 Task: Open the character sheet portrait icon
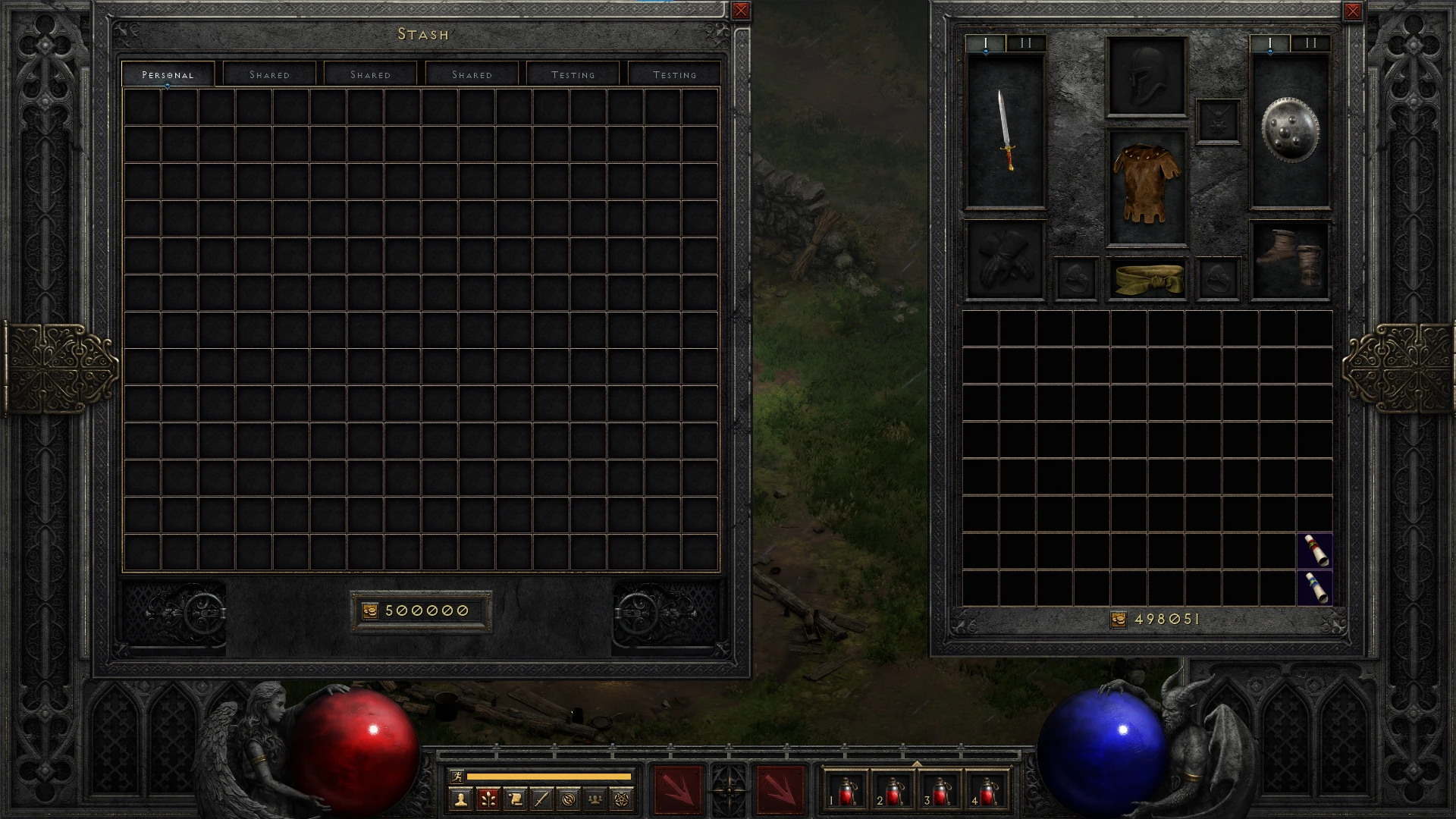click(461, 799)
